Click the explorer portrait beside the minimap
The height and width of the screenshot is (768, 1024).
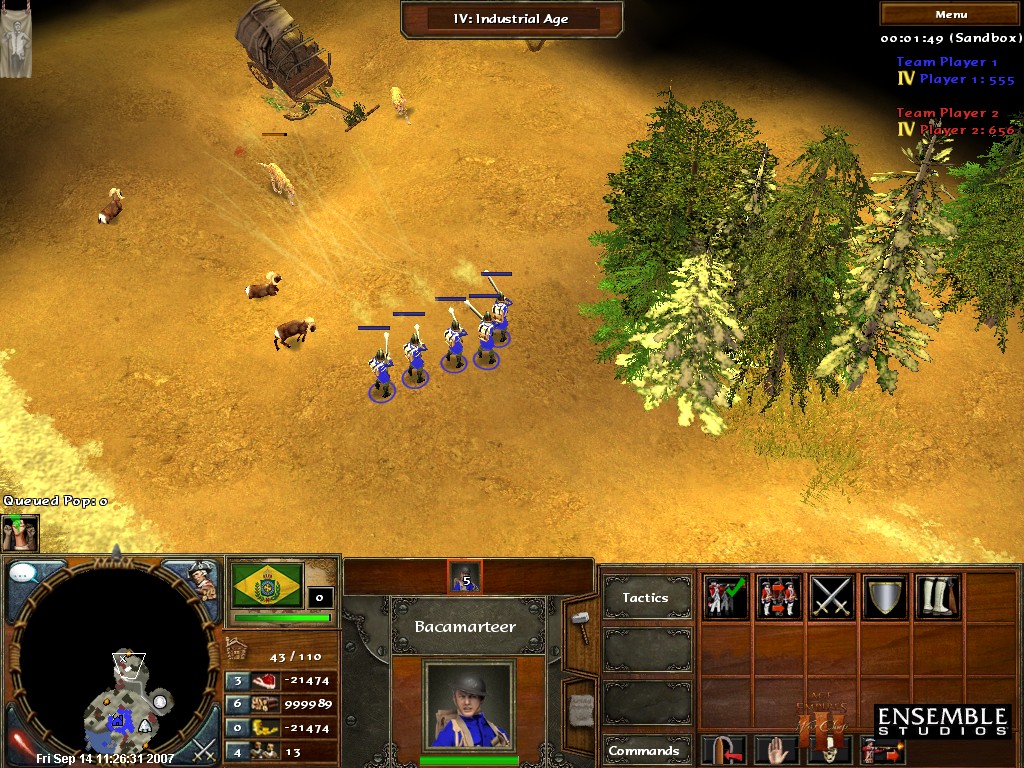pos(203,578)
